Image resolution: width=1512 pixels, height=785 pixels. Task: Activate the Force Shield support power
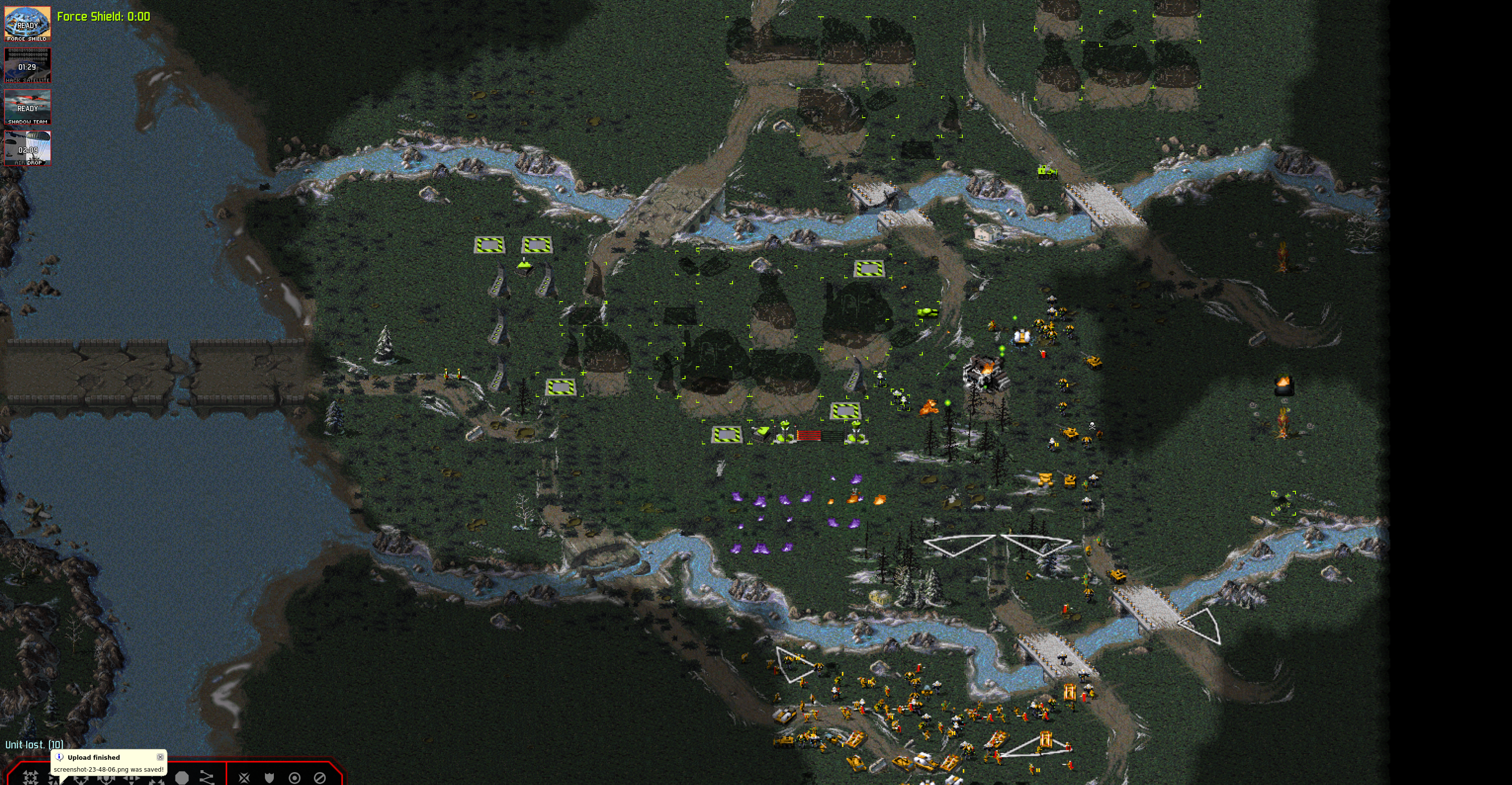click(x=28, y=24)
